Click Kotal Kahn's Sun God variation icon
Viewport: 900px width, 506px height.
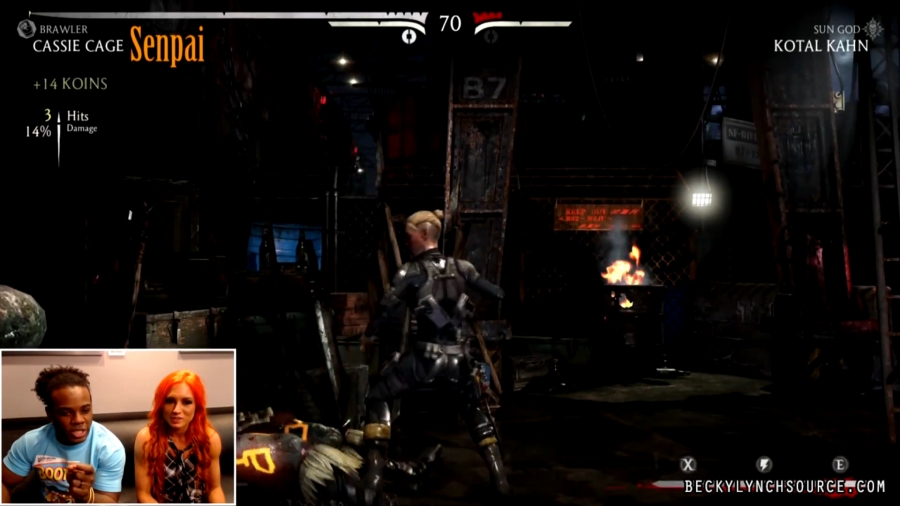pyautogui.click(x=874, y=28)
